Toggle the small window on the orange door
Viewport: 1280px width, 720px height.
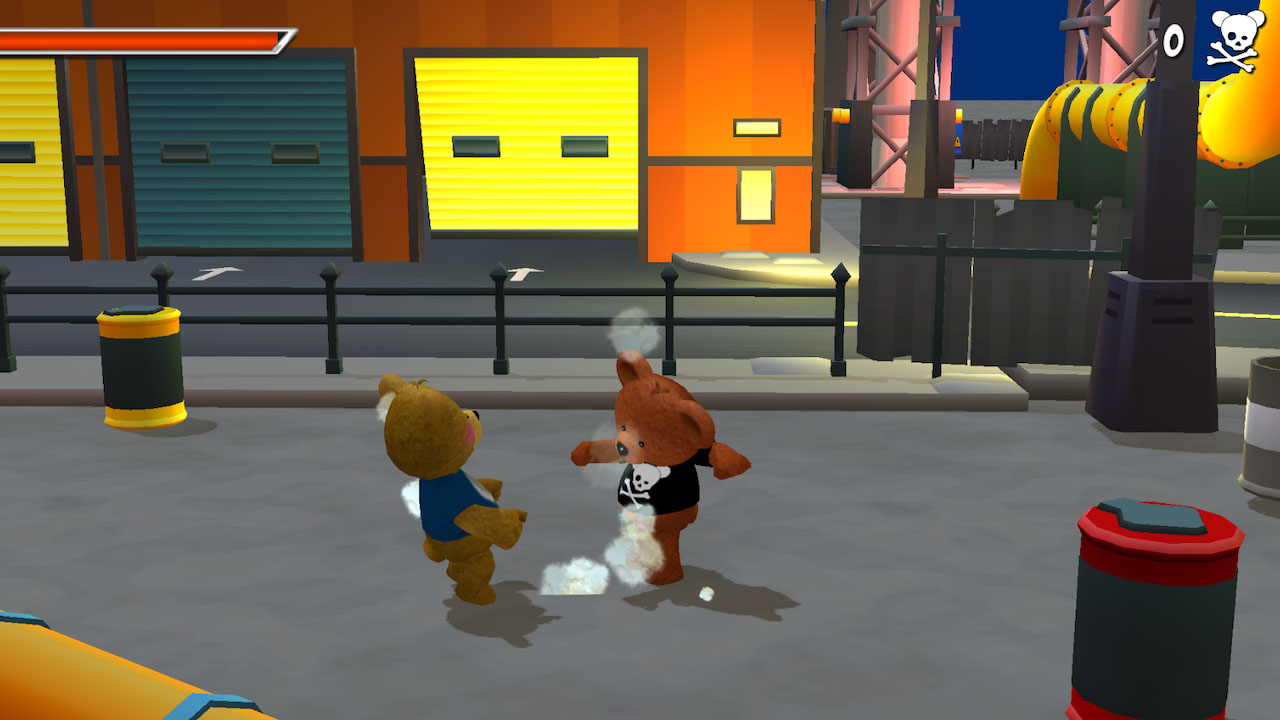pos(757,128)
